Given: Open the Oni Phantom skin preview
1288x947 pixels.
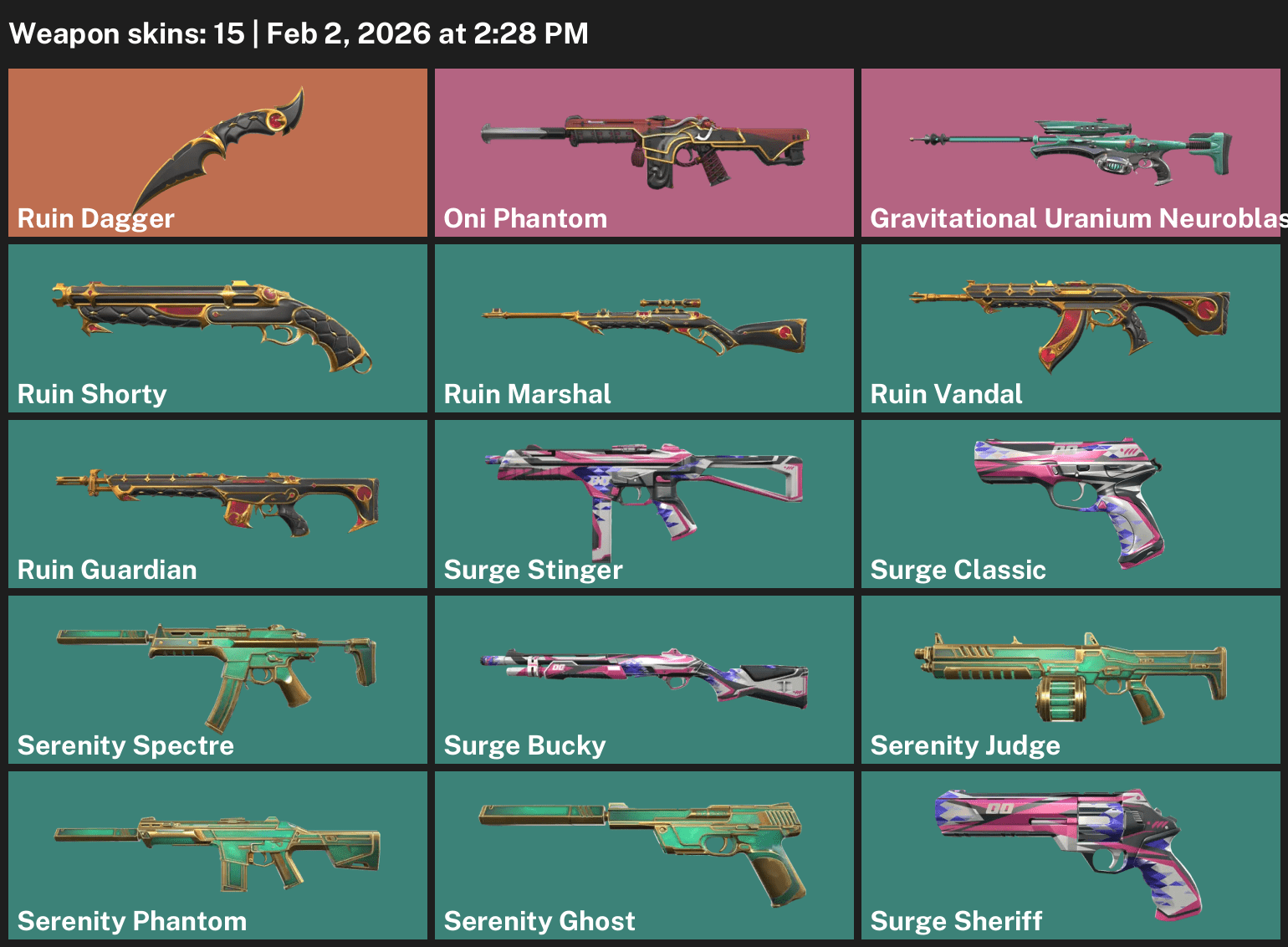Looking at the screenshot, I should [644, 151].
